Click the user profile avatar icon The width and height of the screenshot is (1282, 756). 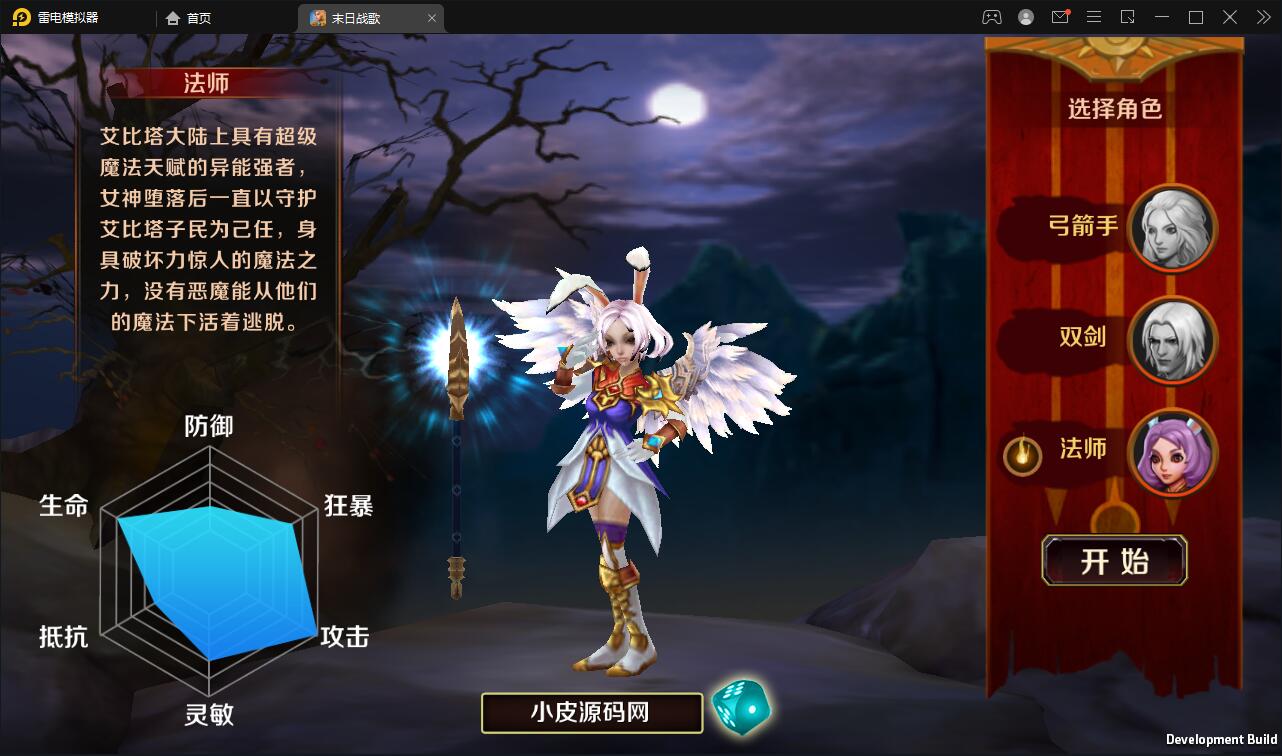click(1026, 17)
